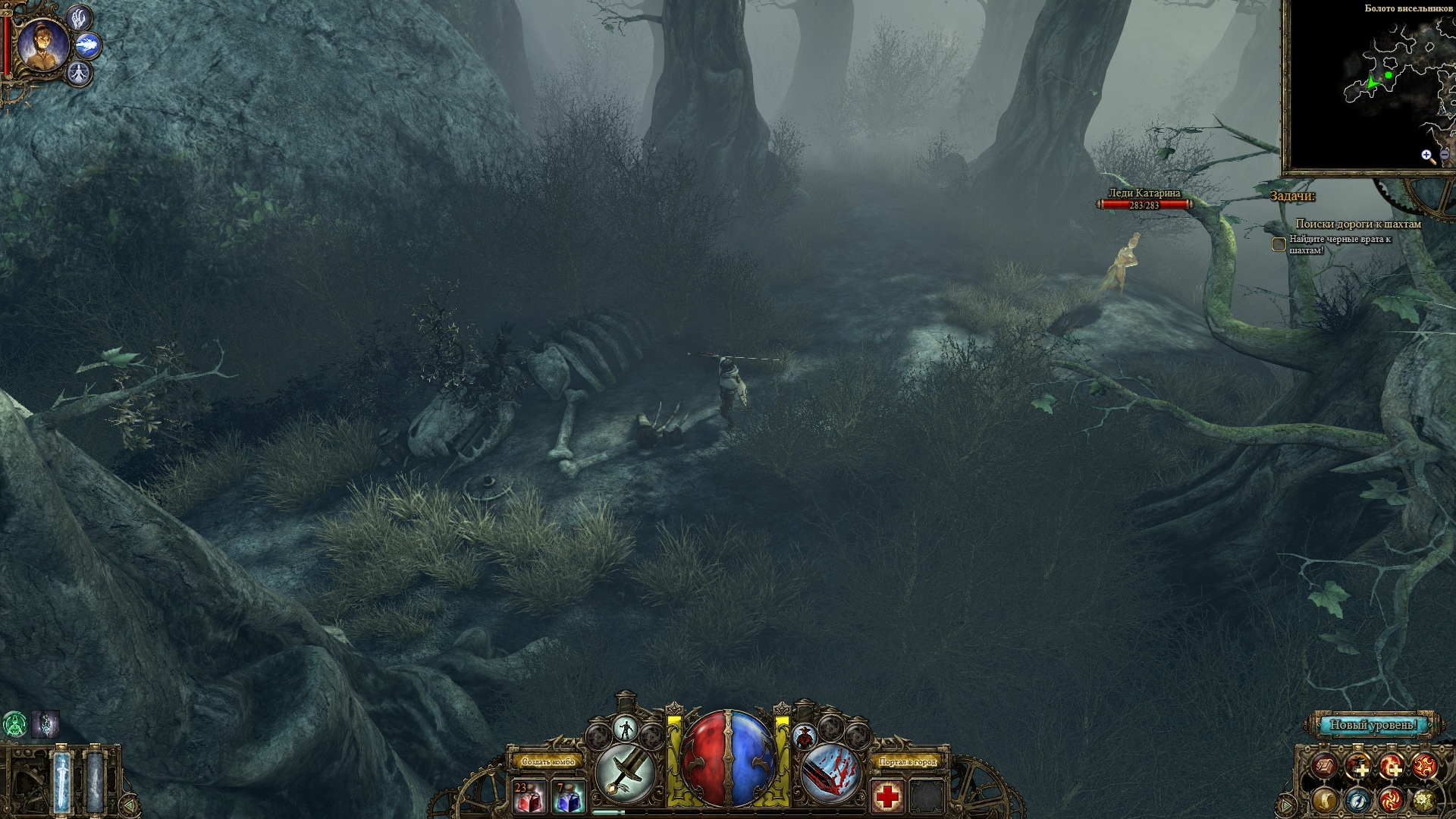The width and height of the screenshot is (1456, 819).
Task: Click the "Новый уровень!" level-up button
Action: pos(1373,725)
